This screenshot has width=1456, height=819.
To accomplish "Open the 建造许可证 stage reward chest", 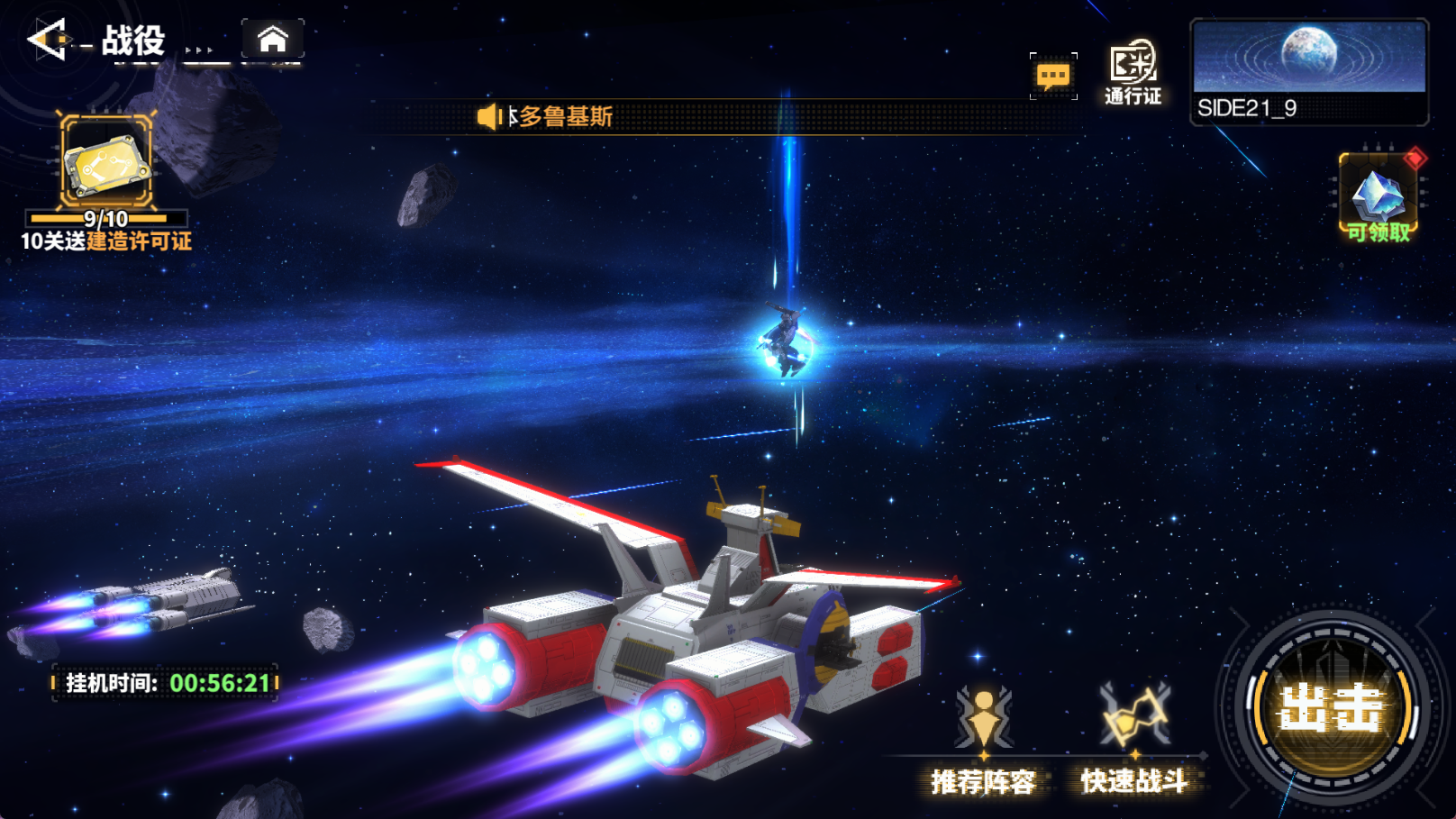I will coord(106,163).
